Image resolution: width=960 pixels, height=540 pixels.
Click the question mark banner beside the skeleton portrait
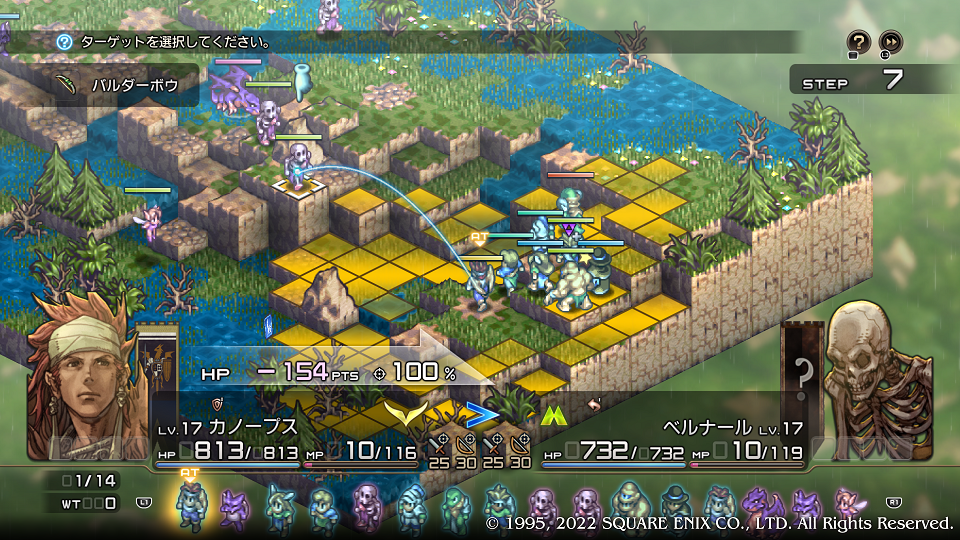[803, 377]
